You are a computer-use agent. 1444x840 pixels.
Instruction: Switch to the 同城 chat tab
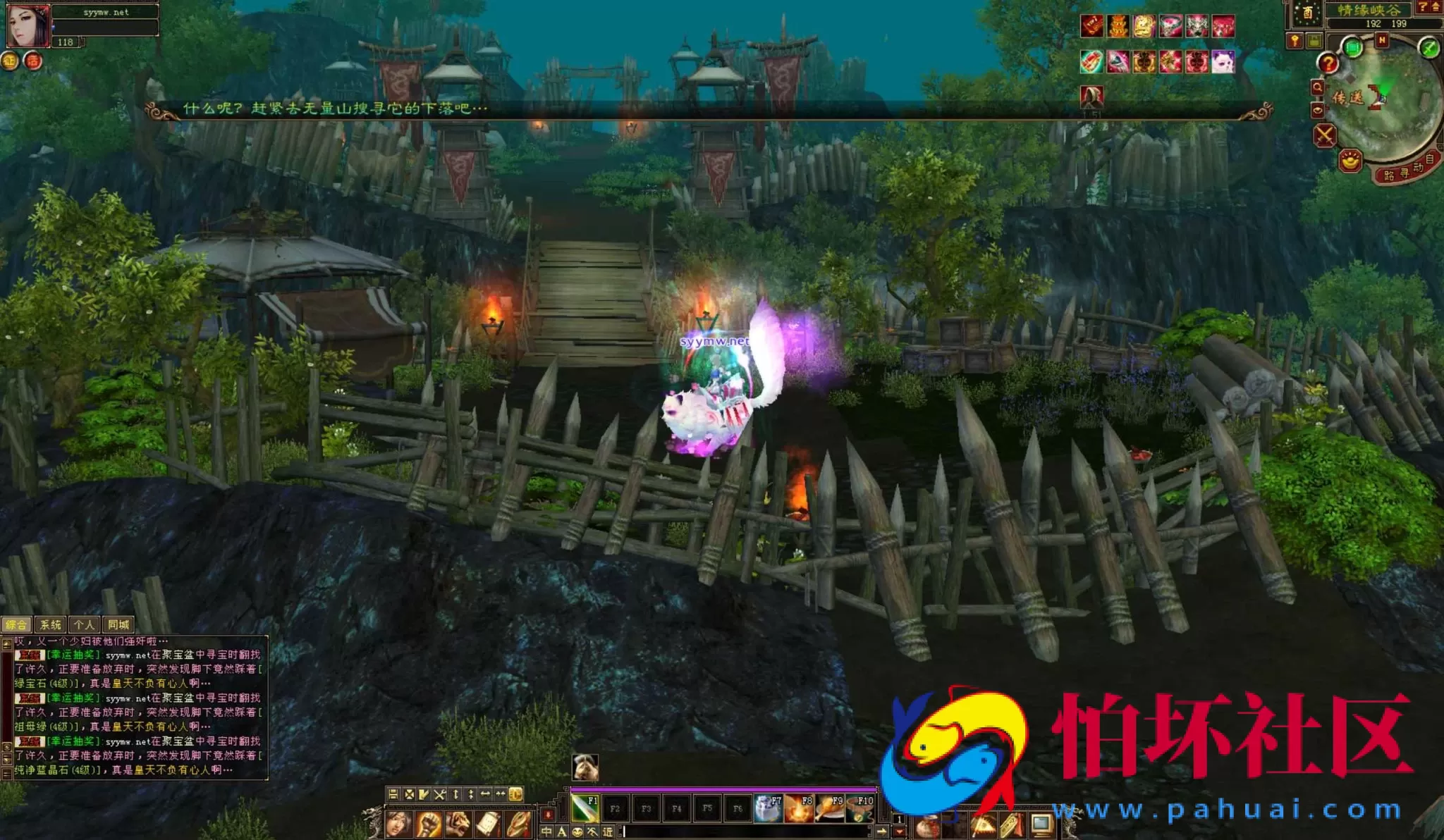click(x=118, y=625)
